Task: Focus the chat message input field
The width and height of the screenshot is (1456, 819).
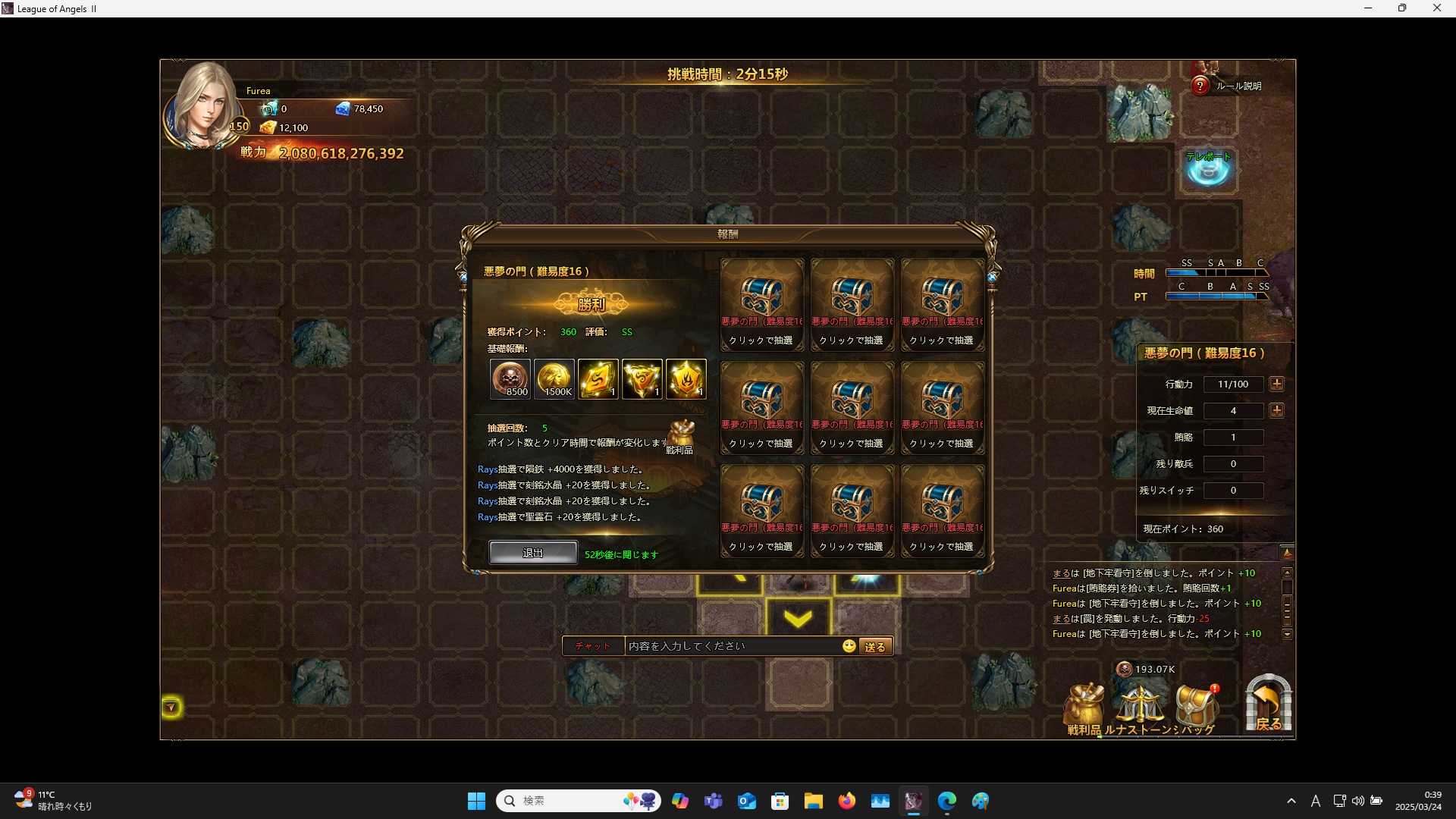Action: pos(732,646)
